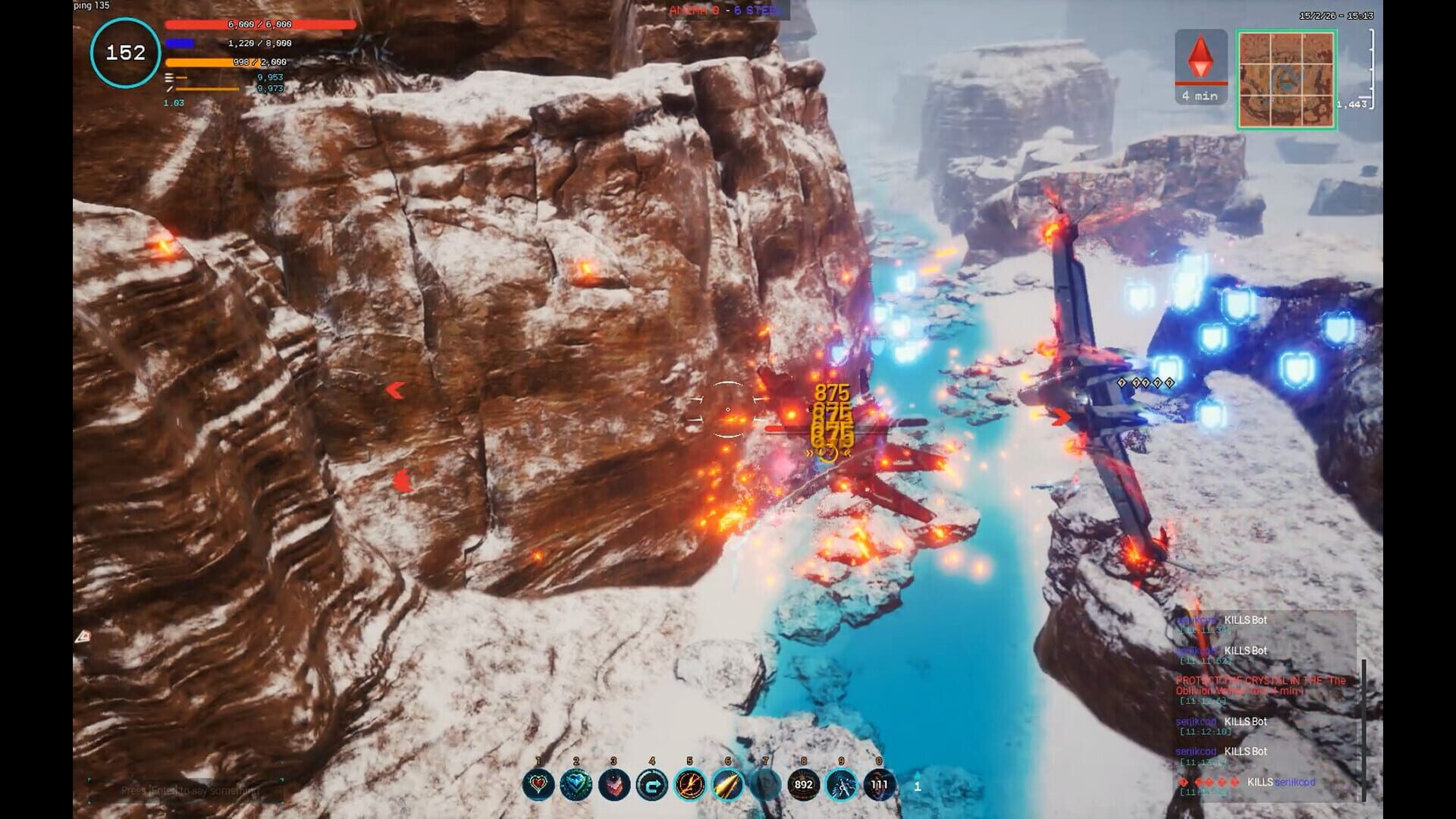The width and height of the screenshot is (1456, 819).
Task: Select the greyed-out ability in slot 7
Action: pos(766,785)
